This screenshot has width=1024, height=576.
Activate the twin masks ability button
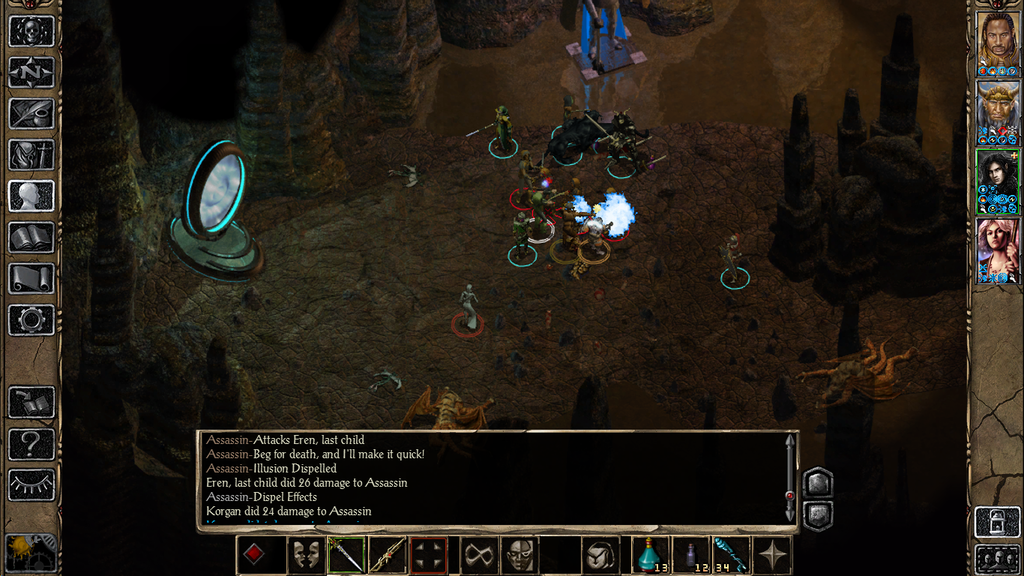305,555
